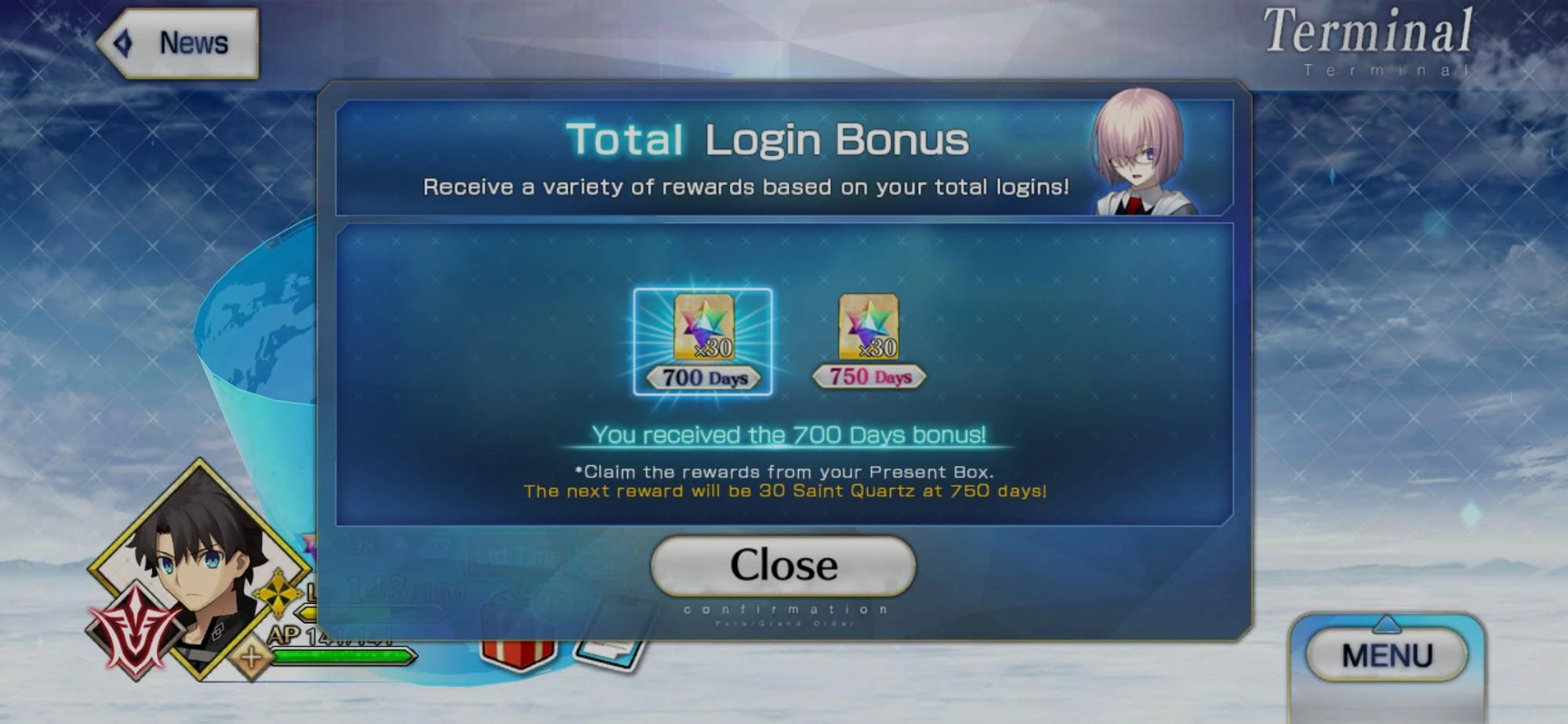
Task: Click the blue diamond arrow inside the News button
Action: [x=123, y=43]
